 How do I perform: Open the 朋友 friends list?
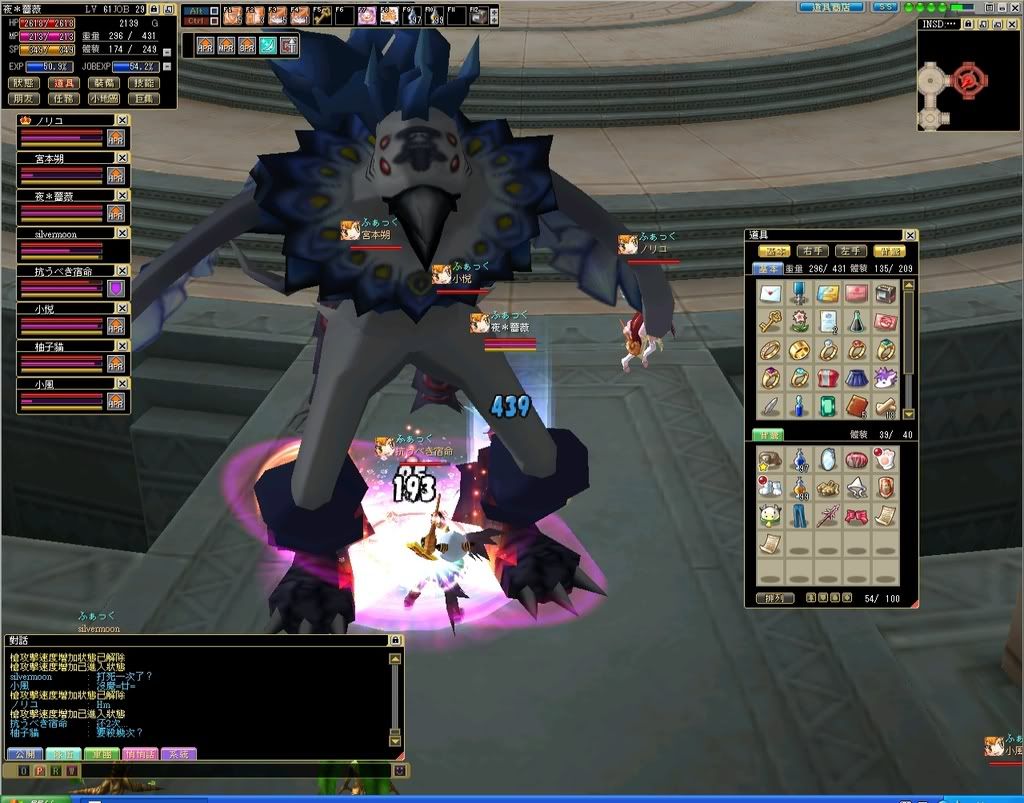[x=26, y=99]
